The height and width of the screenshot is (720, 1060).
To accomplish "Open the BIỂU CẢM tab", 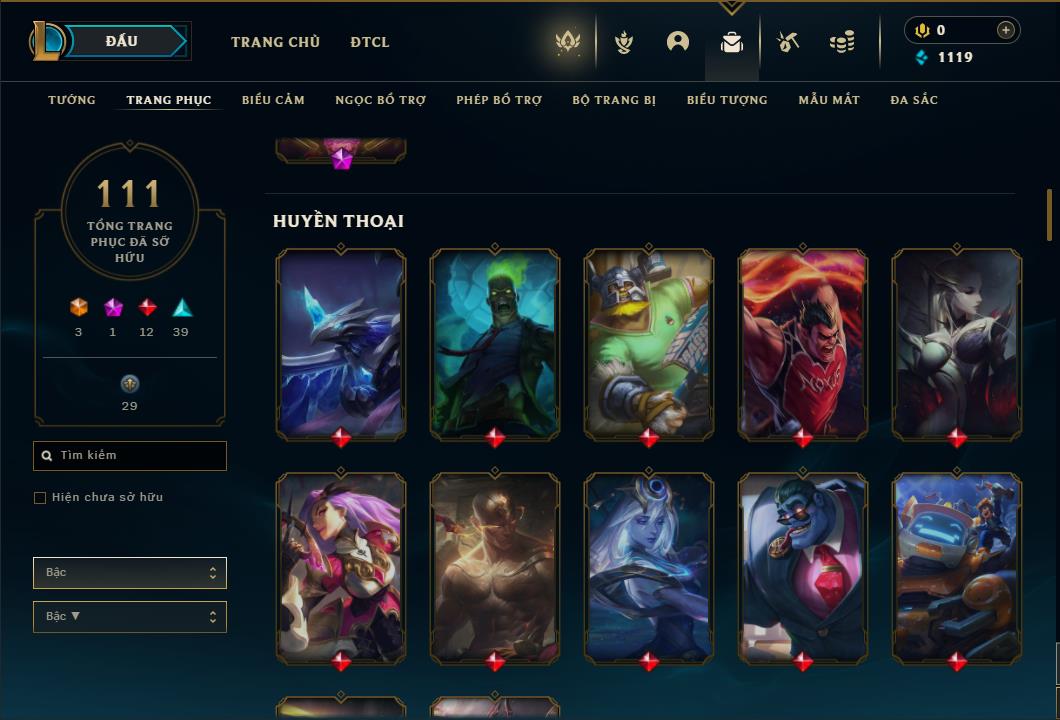I will pos(273,100).
